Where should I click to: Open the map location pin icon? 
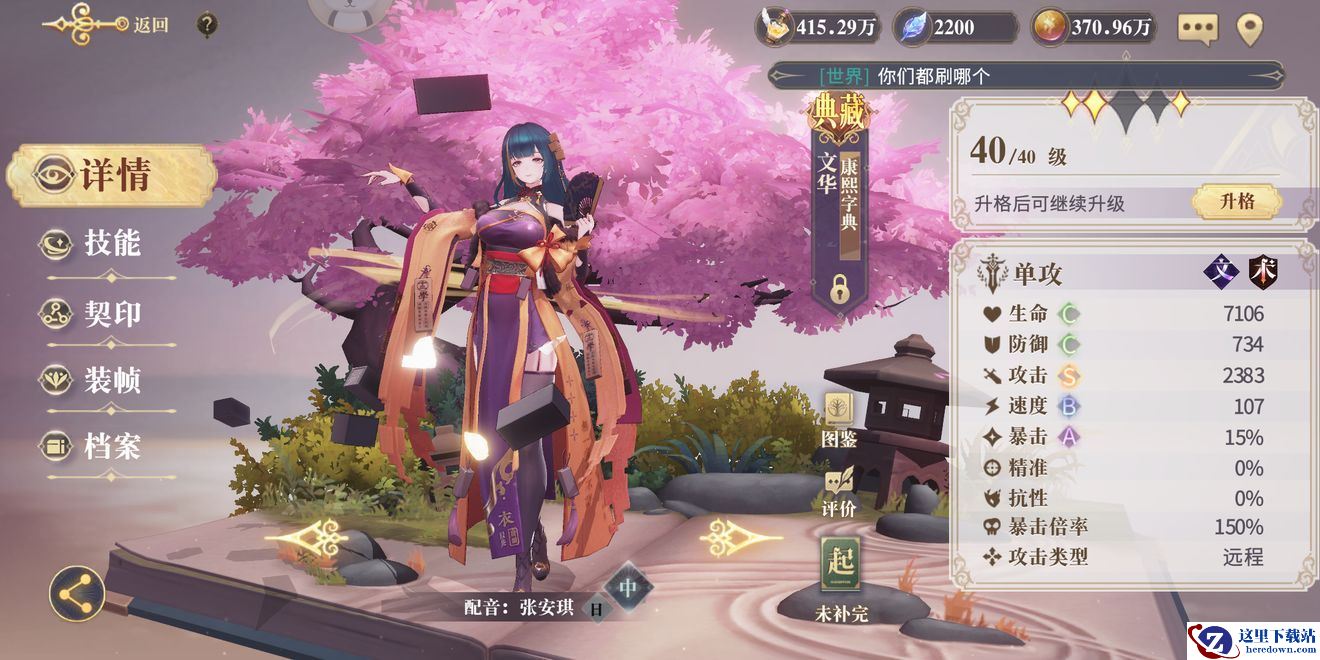coord(1250,28)
